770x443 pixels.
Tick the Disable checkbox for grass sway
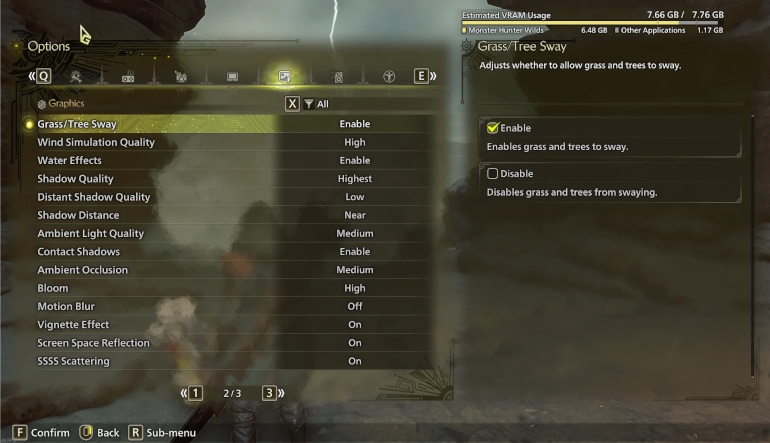pyautogui.click(x=492, y=174)
